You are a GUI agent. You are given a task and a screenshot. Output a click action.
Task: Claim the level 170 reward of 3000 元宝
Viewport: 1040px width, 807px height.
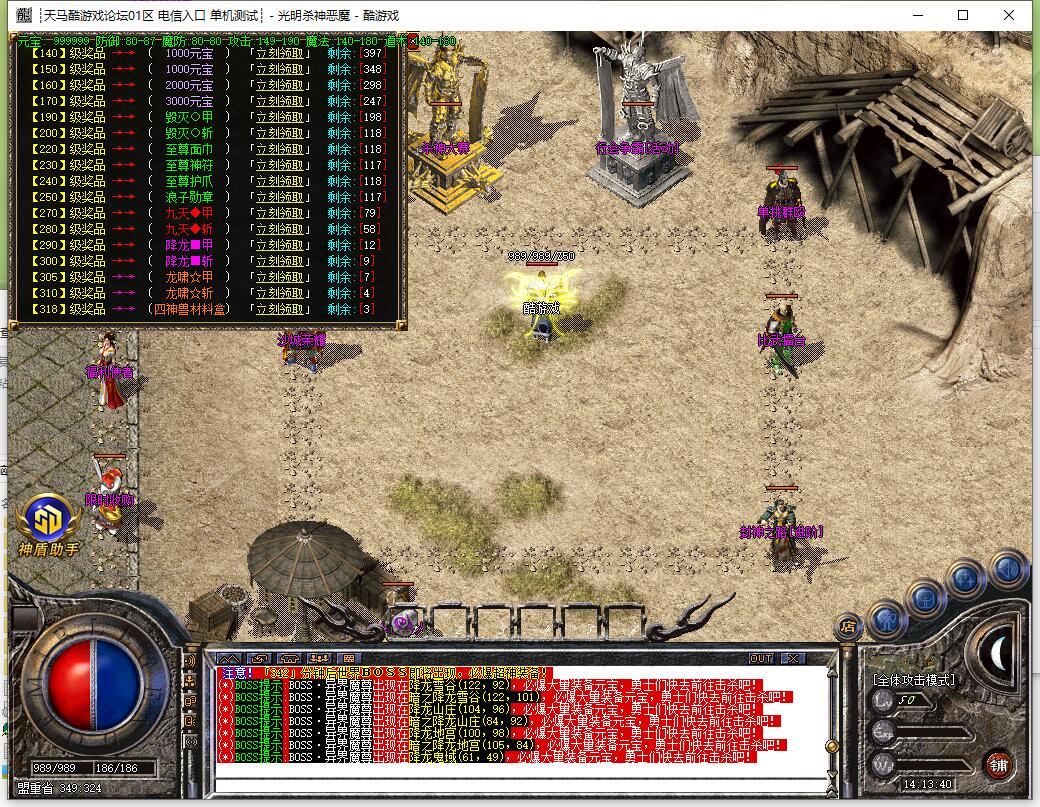click(277, 101)
